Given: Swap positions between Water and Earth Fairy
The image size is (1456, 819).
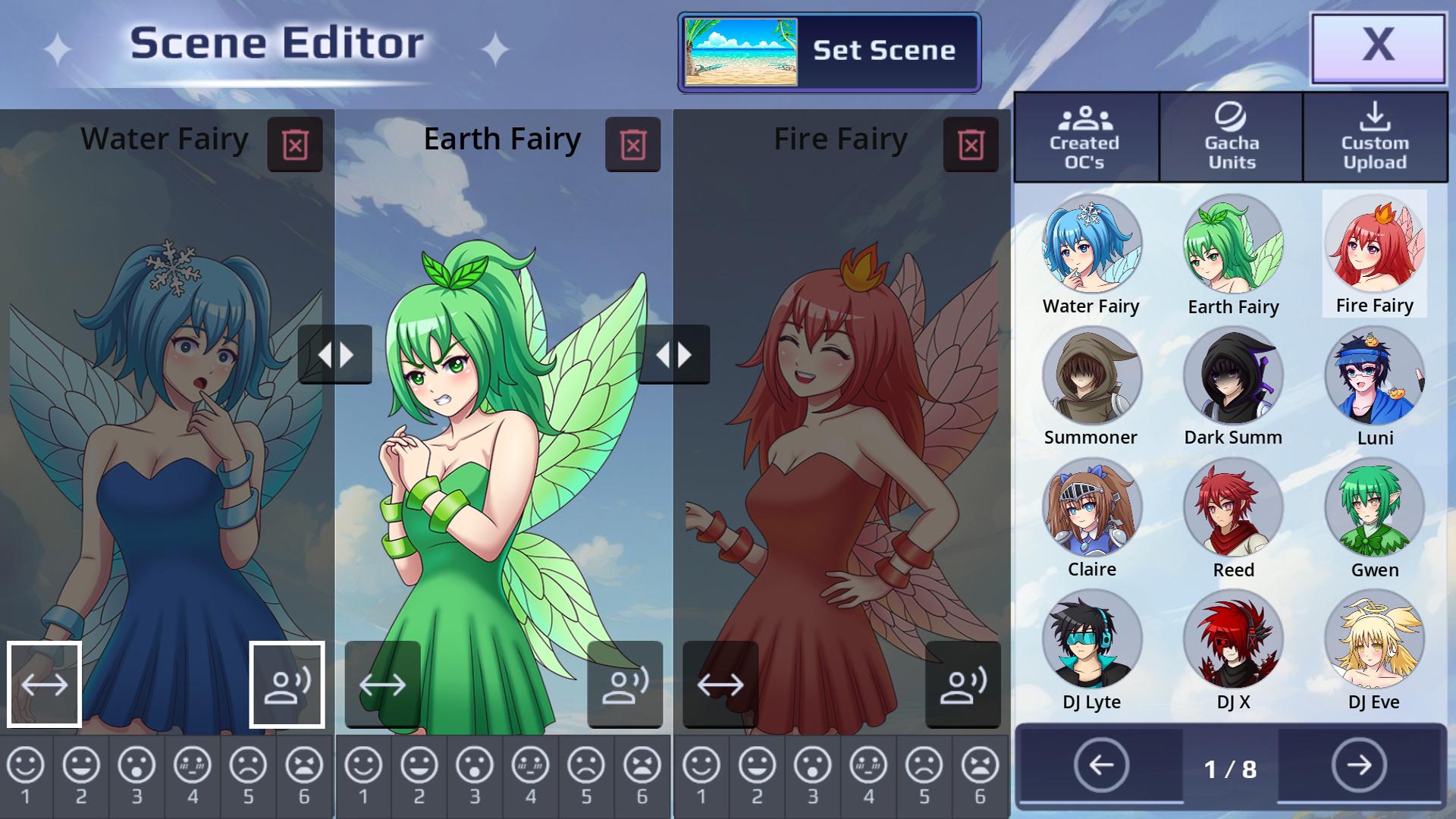Looking at the screenshot, I should click(x=336, y=353).
